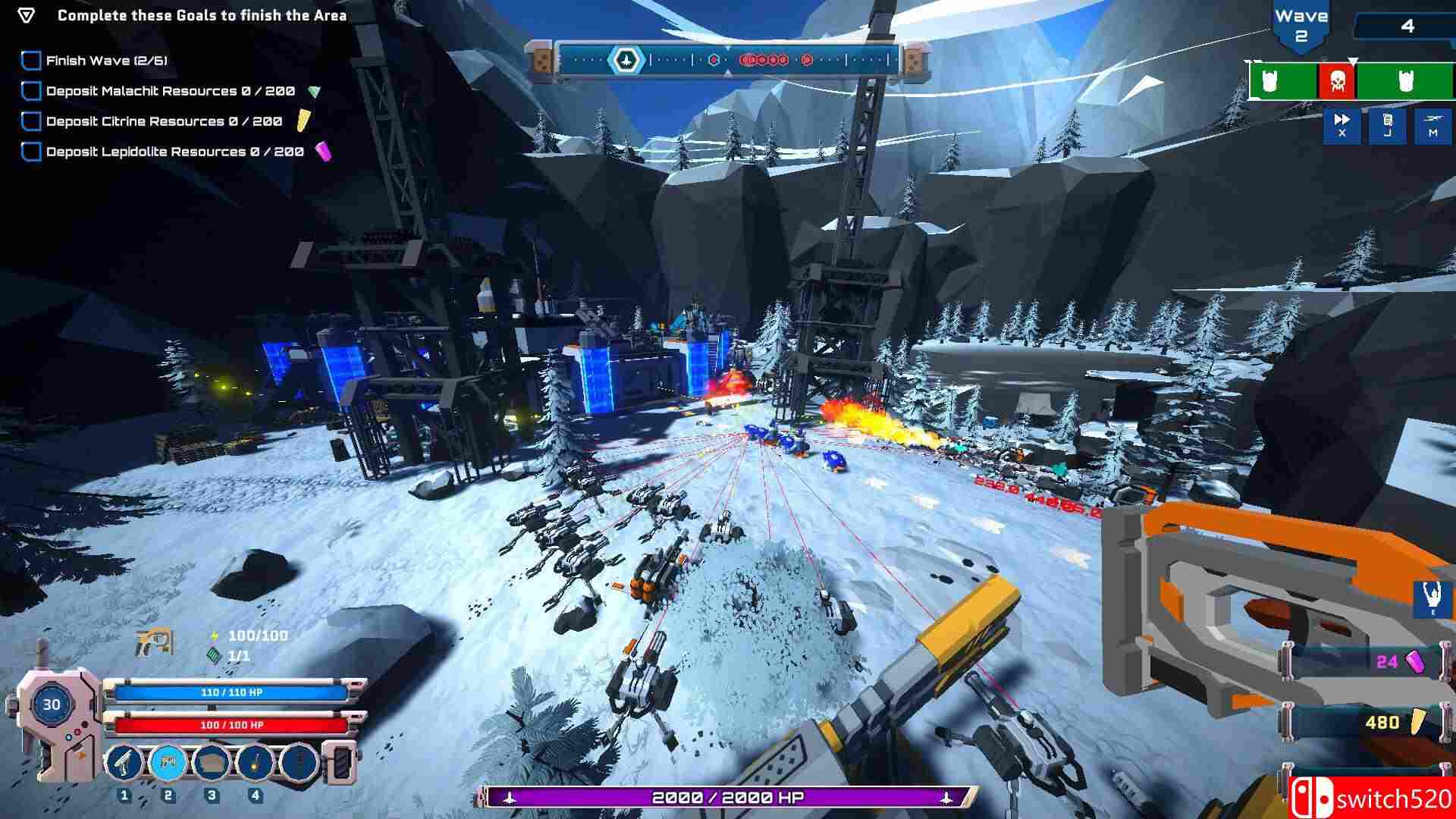Screen dimensions: 1456x819
Task: Select the pistol weapon in hotbar slot 1
Action: tap(124, 762)
